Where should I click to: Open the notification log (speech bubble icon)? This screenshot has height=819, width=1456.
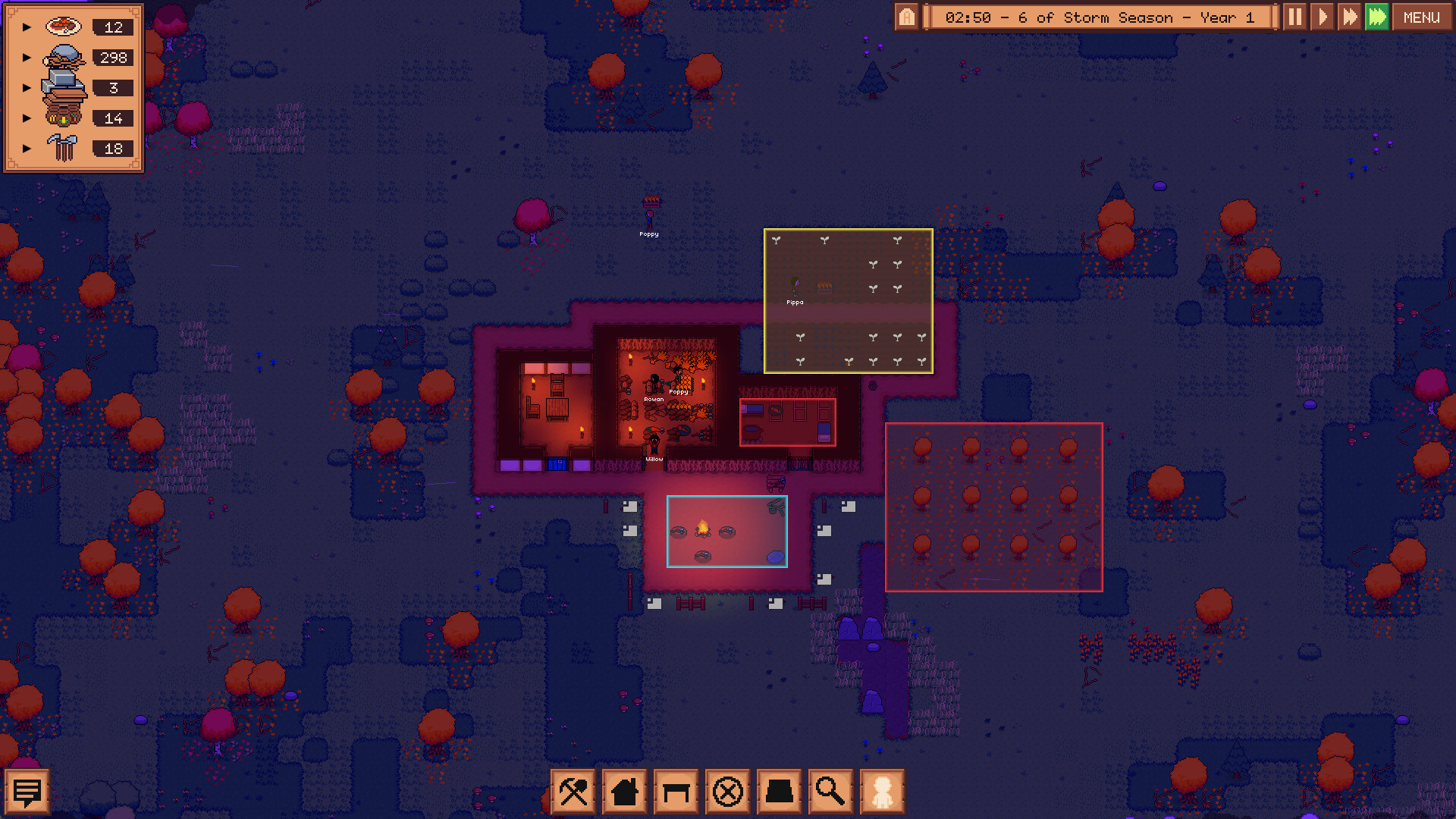pos(28,791)
